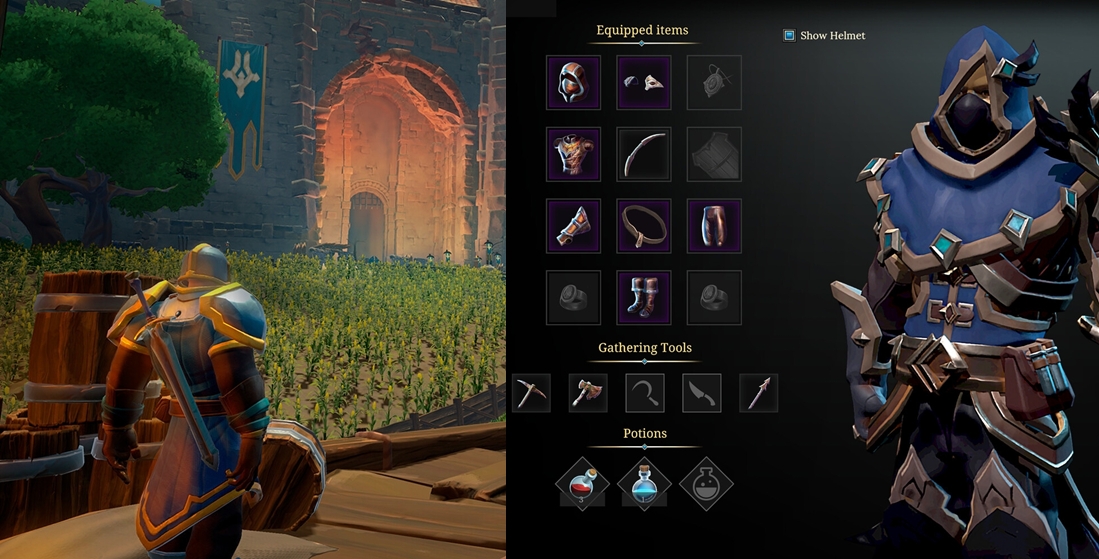
Task: Open the empty sickle tool slot
Action: pyautogui.click(x=645, y=393)
